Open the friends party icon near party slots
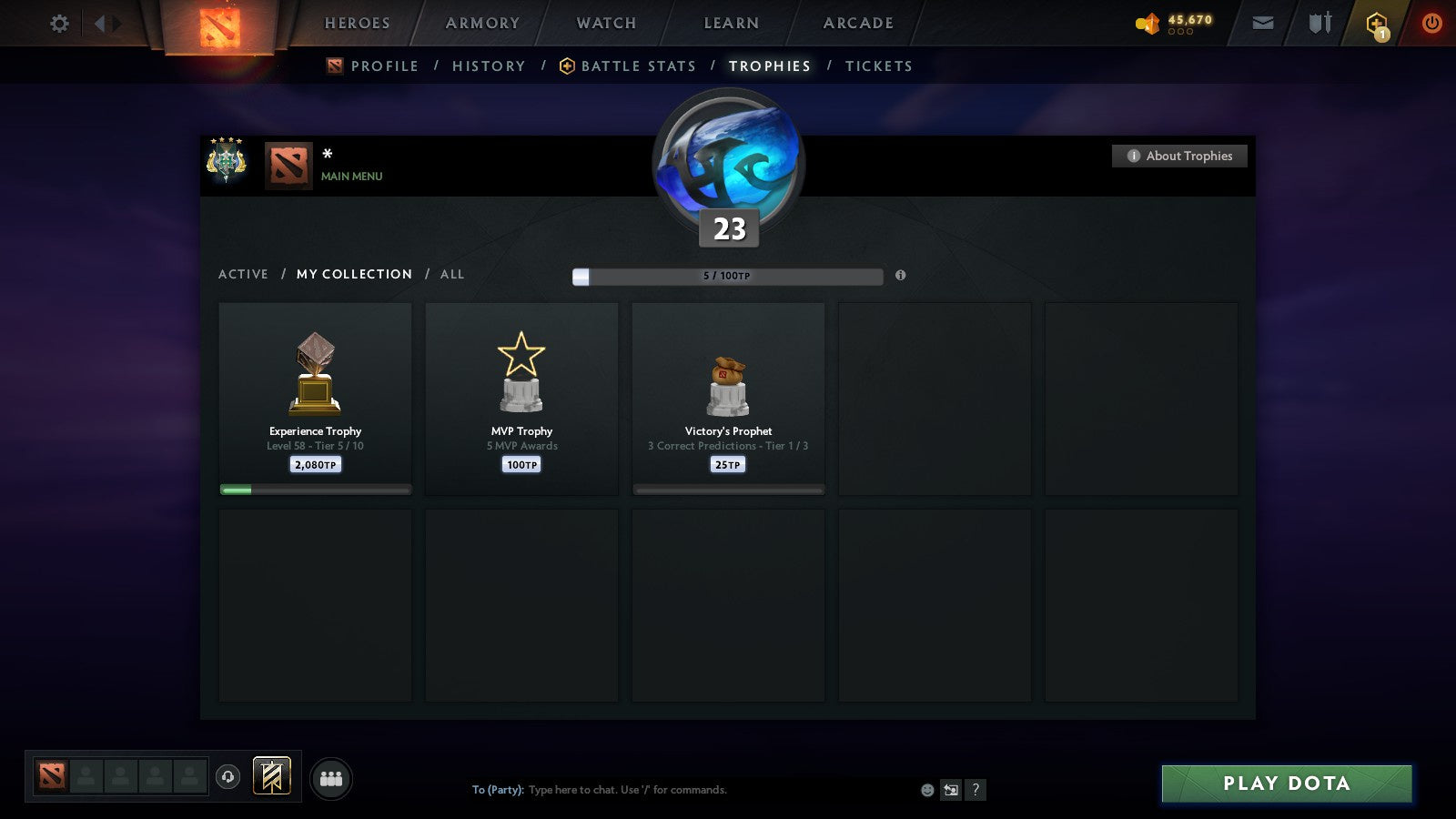Screen dimensions: 1456x819 pyautogui.click(x=332, y=776)
